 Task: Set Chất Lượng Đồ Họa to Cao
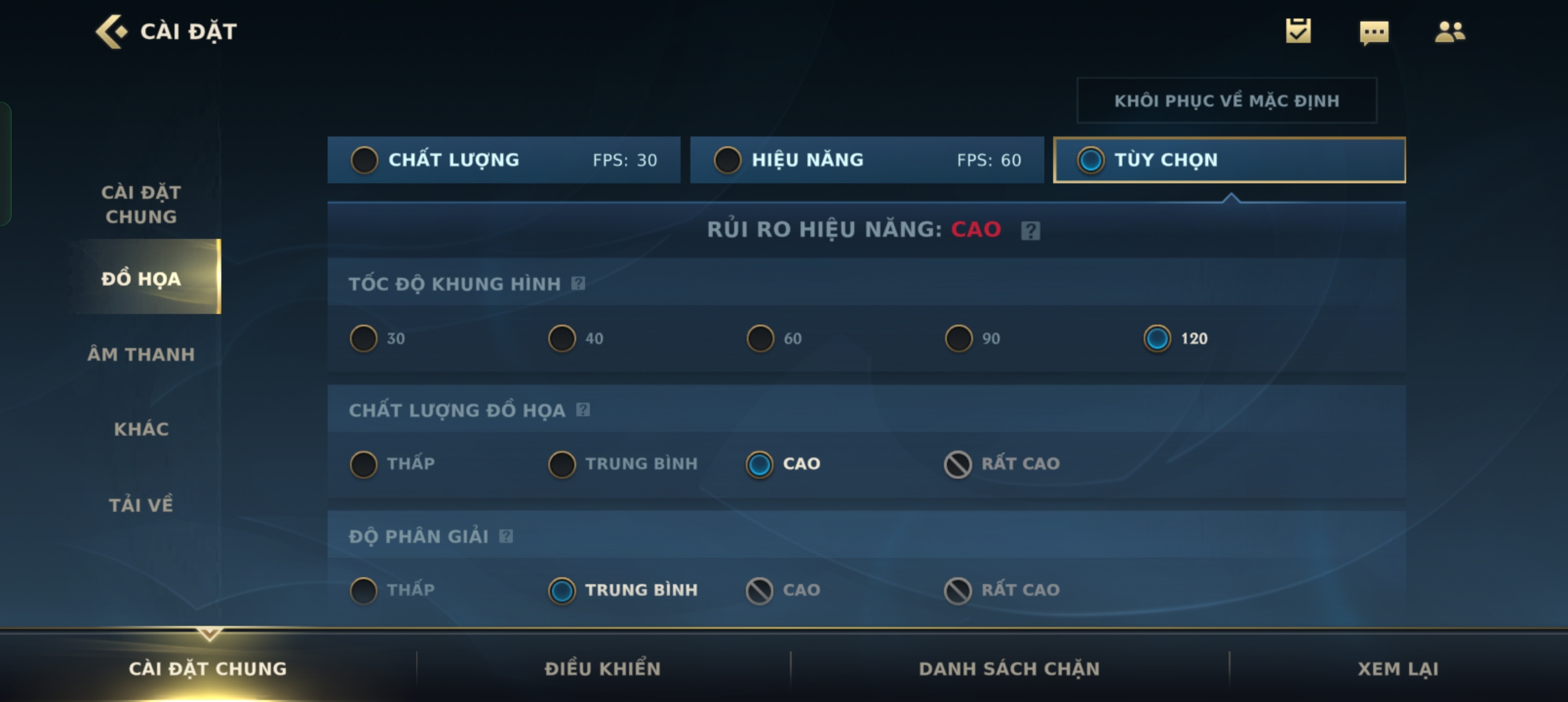coord(760,464)
